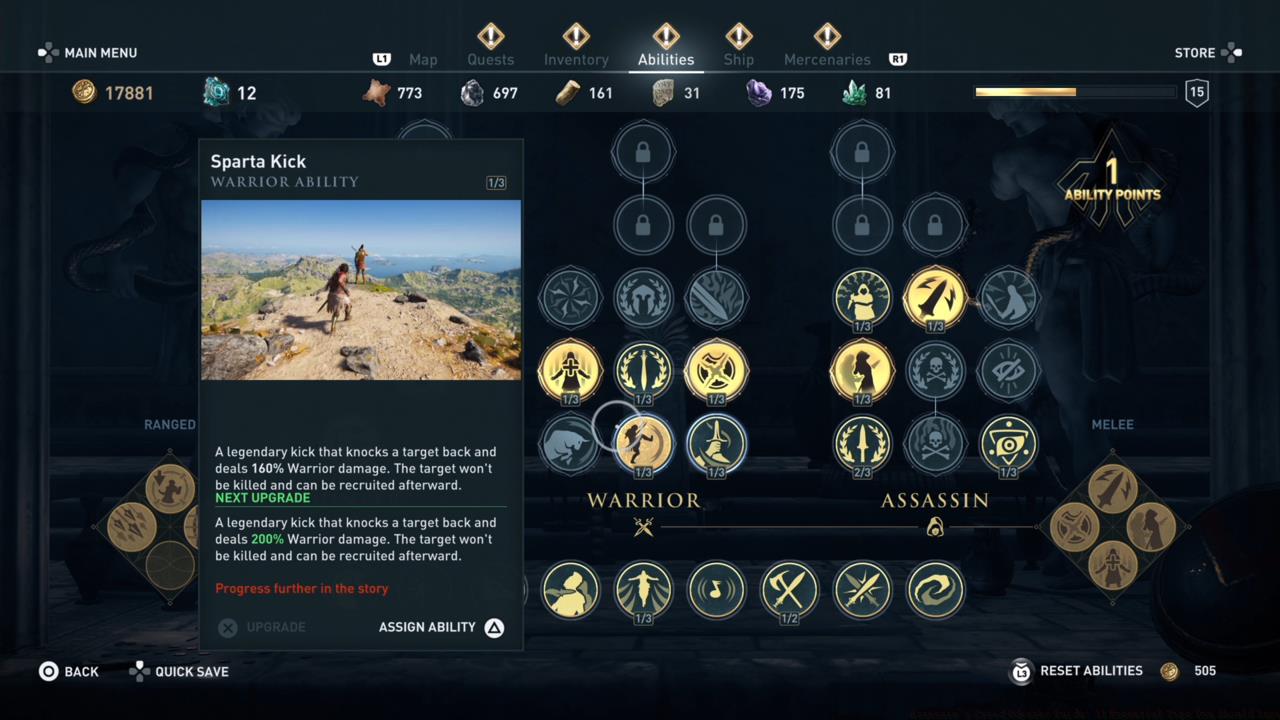Select the eye-shaped assassin ability icon
Screen dimensions: 1280x720
pos(1008,445)
